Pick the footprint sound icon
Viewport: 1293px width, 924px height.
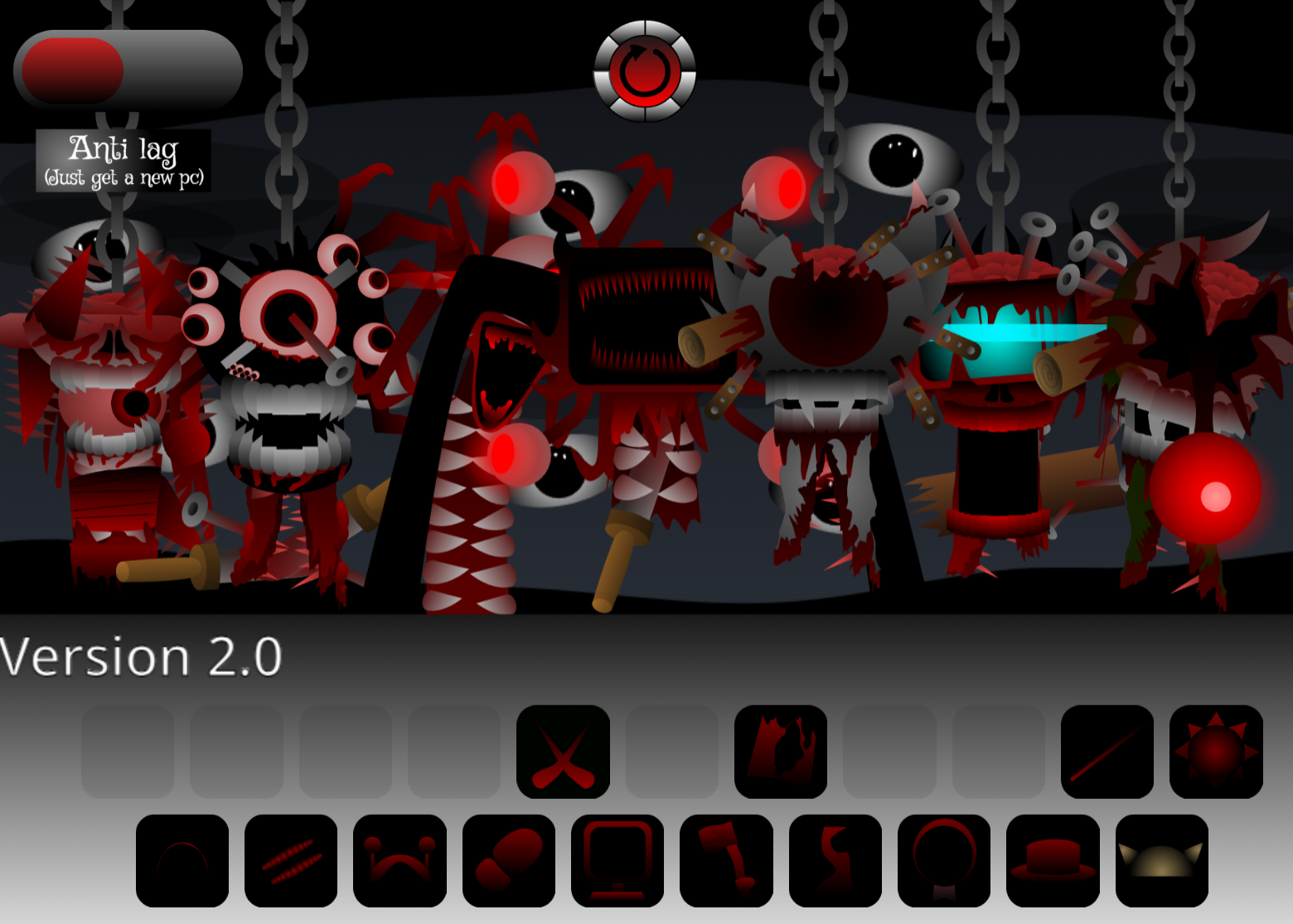508,862
